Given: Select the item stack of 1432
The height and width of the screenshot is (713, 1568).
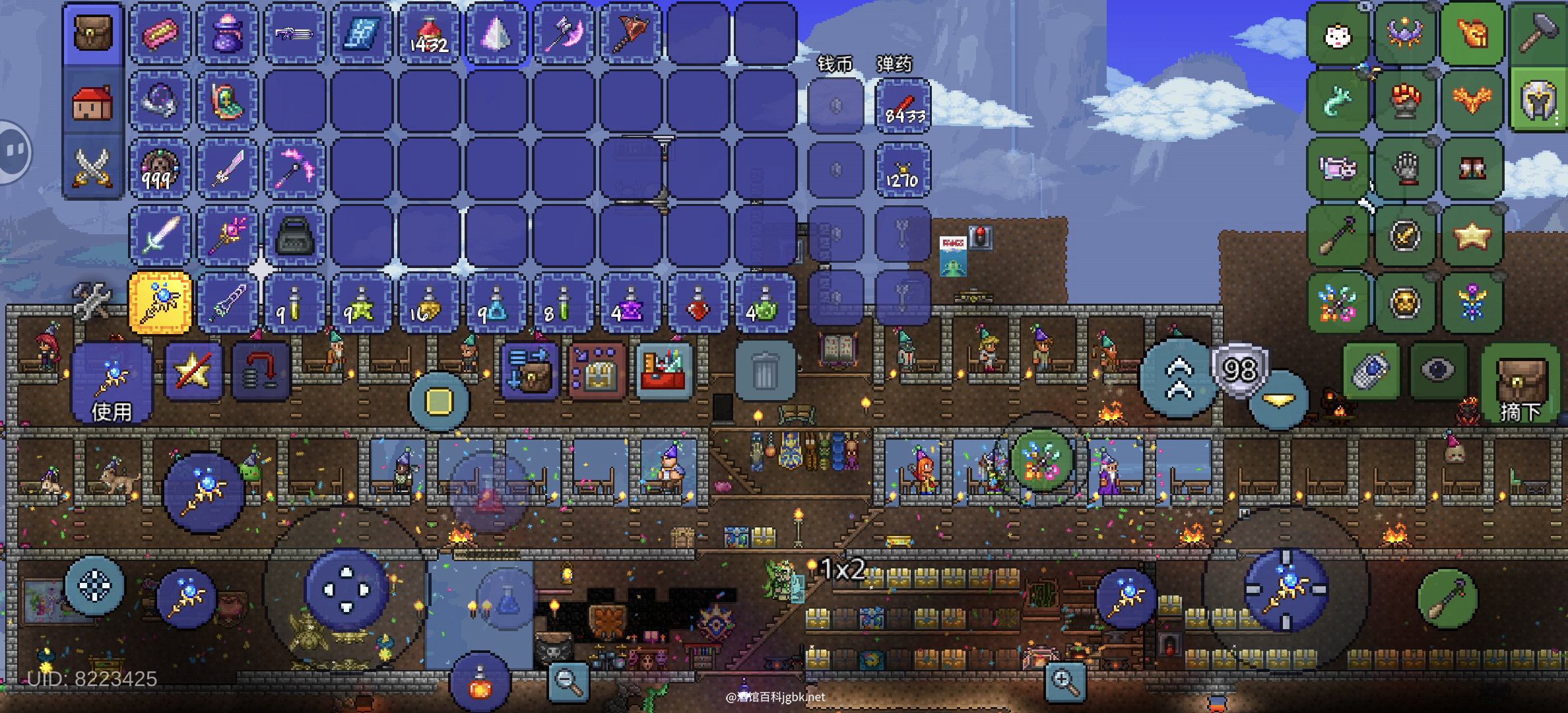Looking at the screenshot, I should (429, 34).
